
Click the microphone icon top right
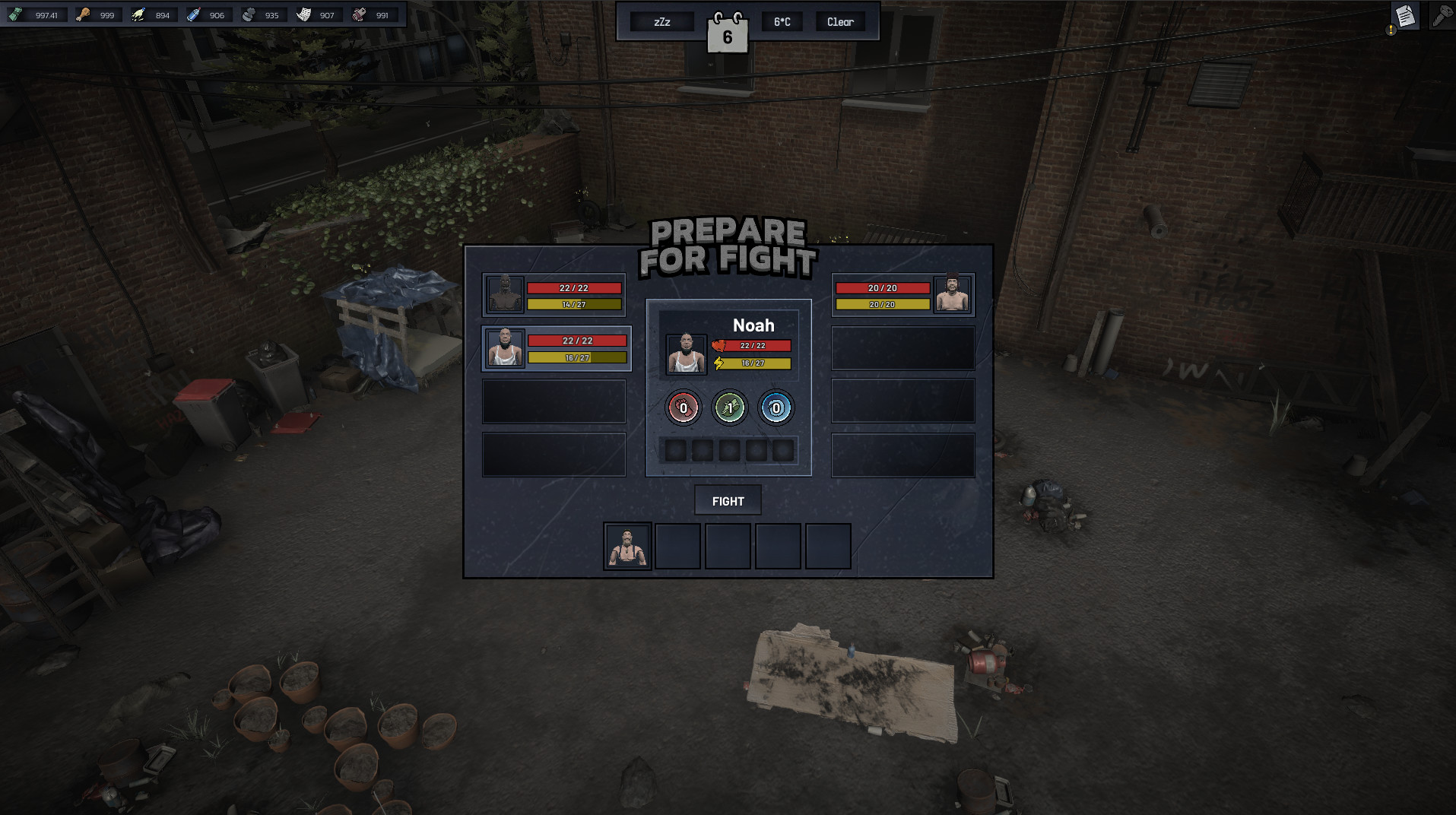[1441, 16]
